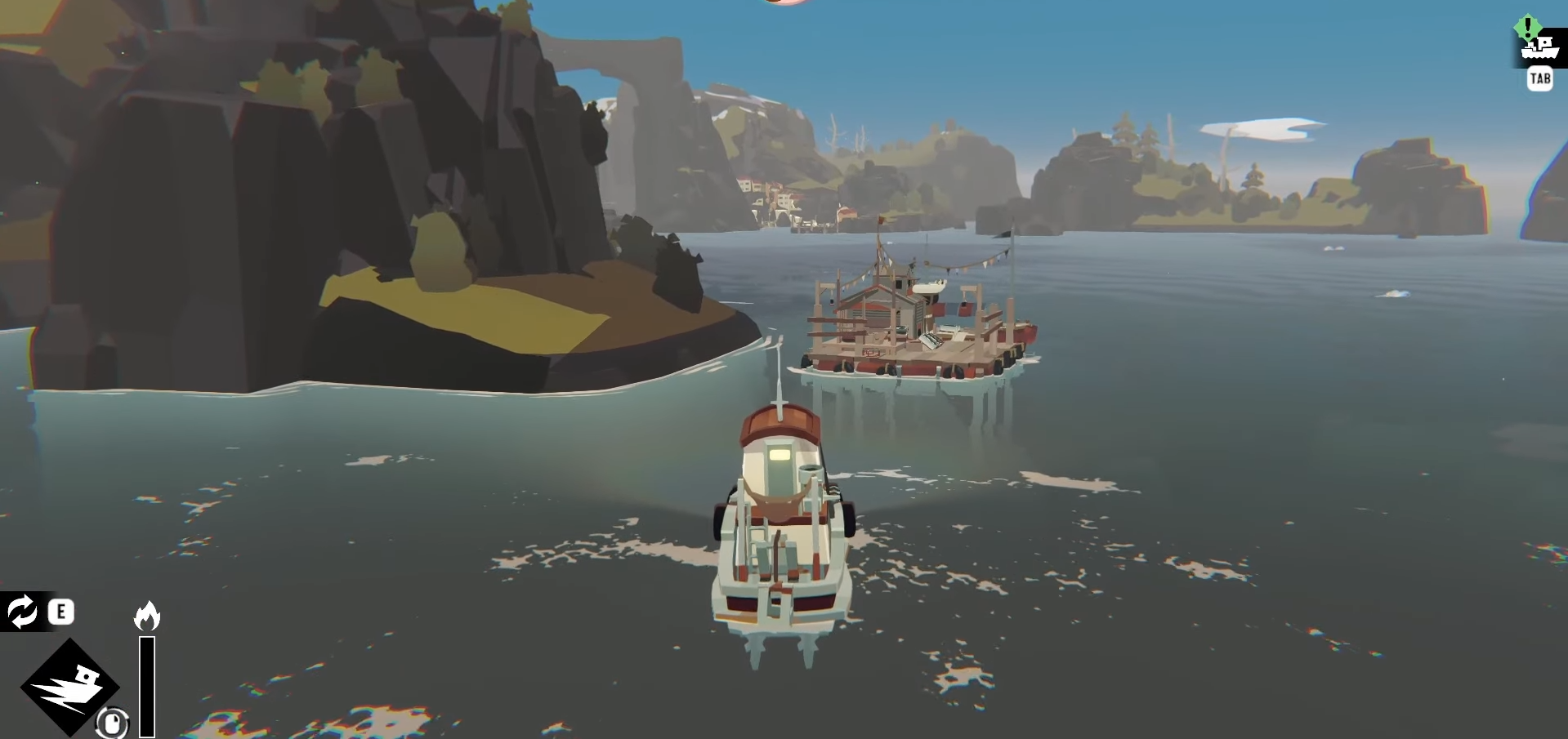Click the vertical light meter bar
This screenshot has height=739, width=1568.
(x=146, y=686)
